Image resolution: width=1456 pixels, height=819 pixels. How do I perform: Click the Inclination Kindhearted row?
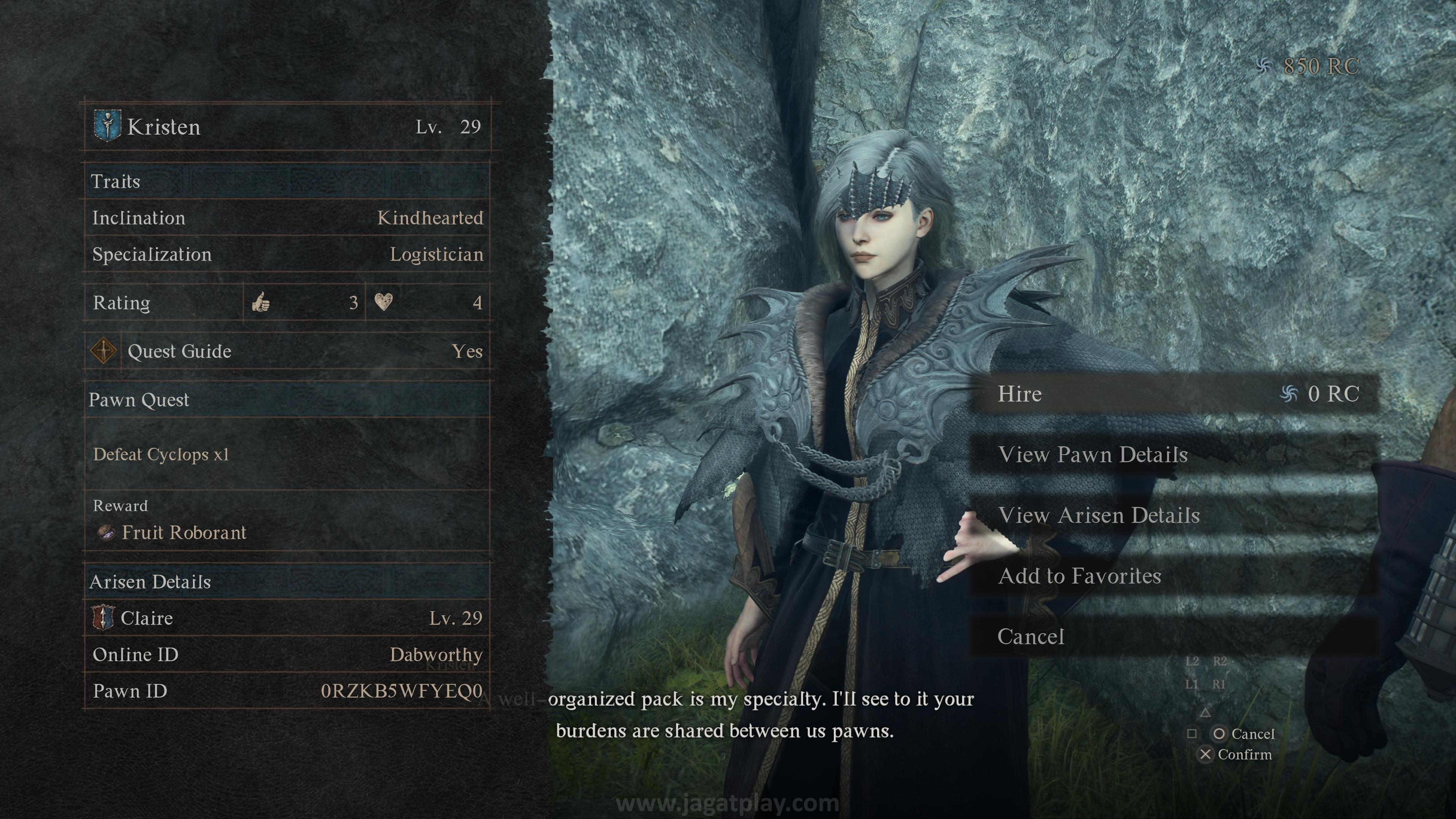point(287,218)
